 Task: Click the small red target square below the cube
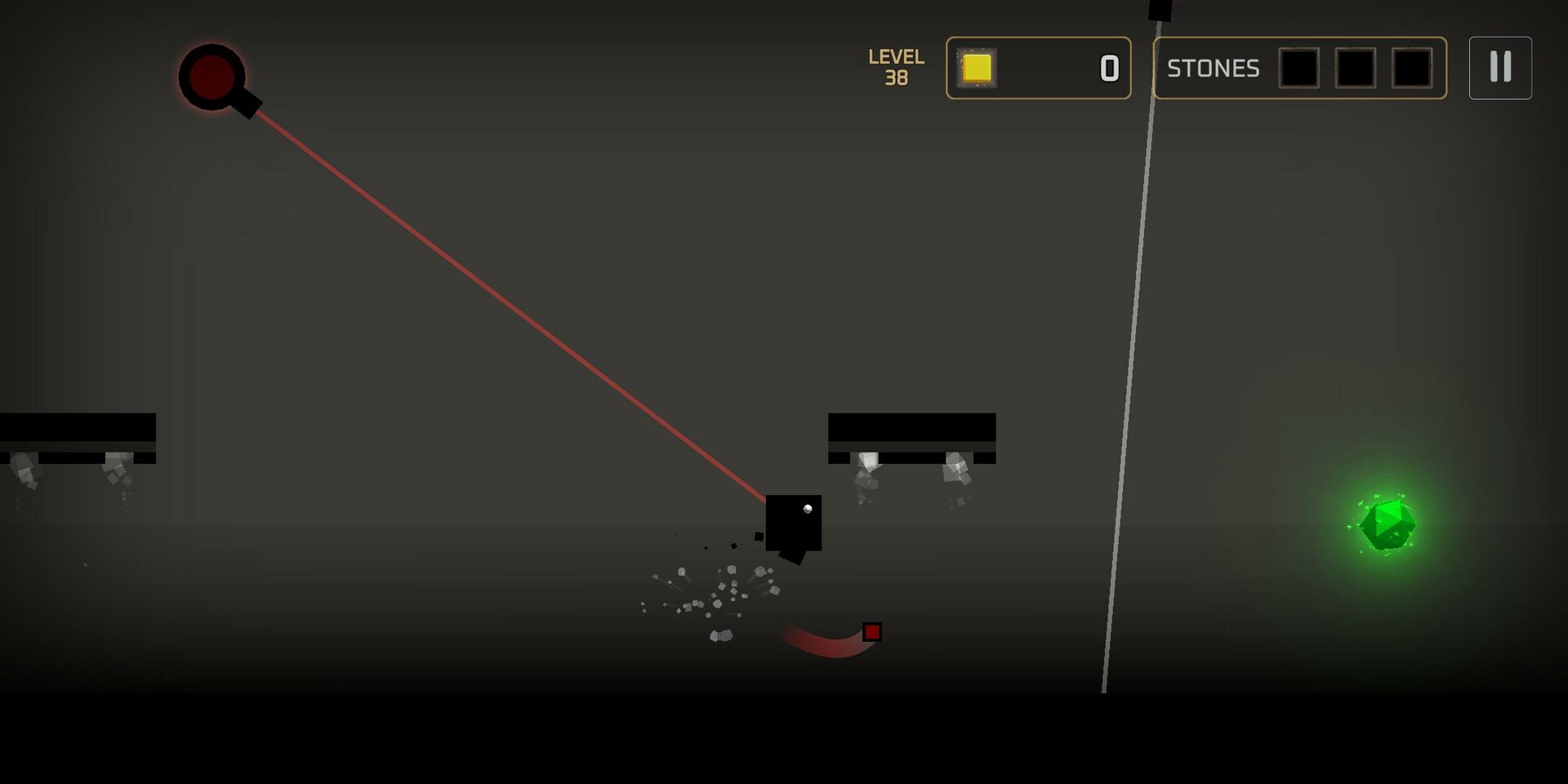point(873,632)
